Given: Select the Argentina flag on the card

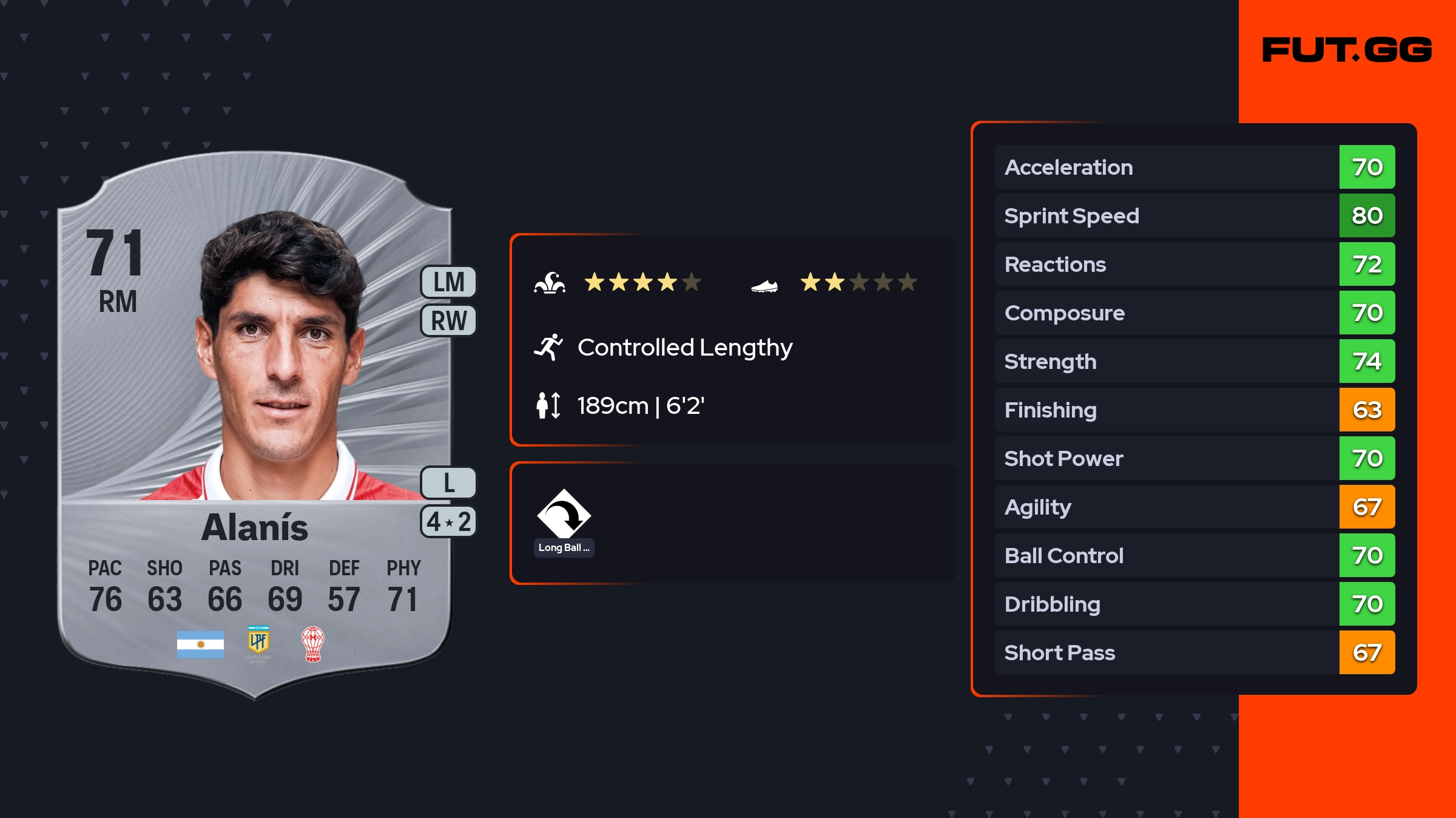Looking at the screenshot, I should tap(200, 644).
